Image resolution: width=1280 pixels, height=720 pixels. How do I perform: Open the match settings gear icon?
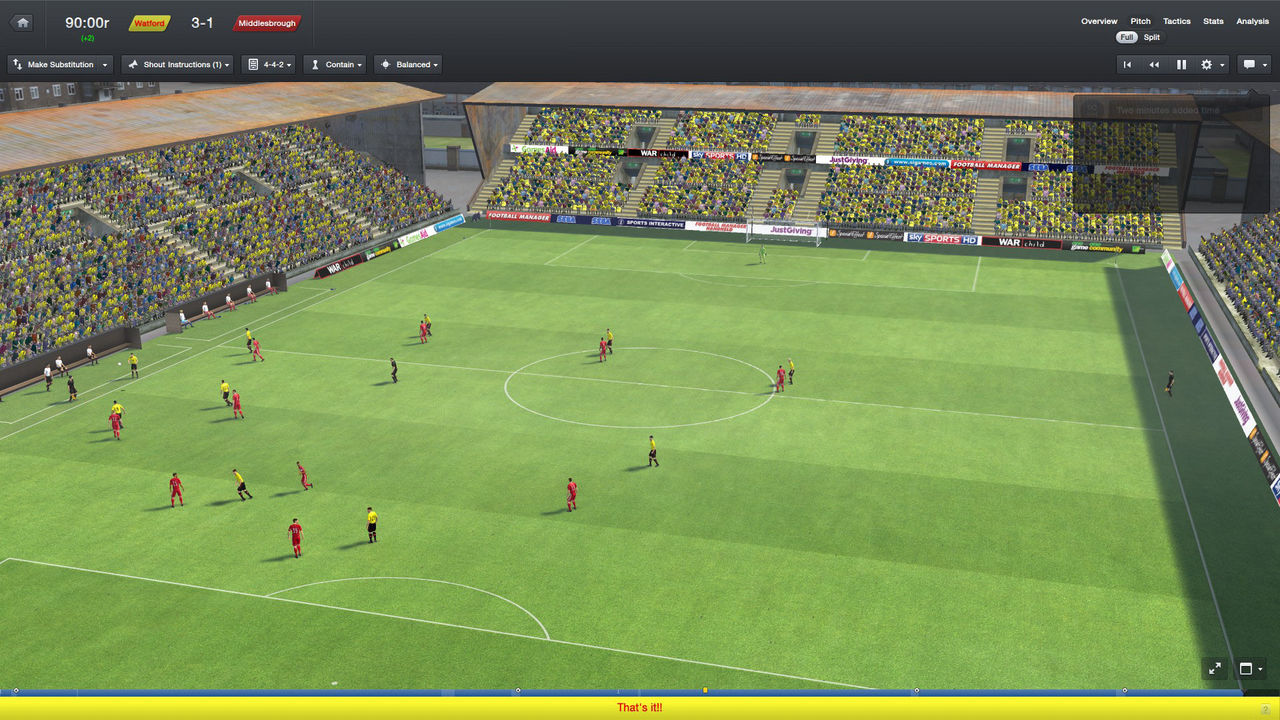(x=1207, y=64)
